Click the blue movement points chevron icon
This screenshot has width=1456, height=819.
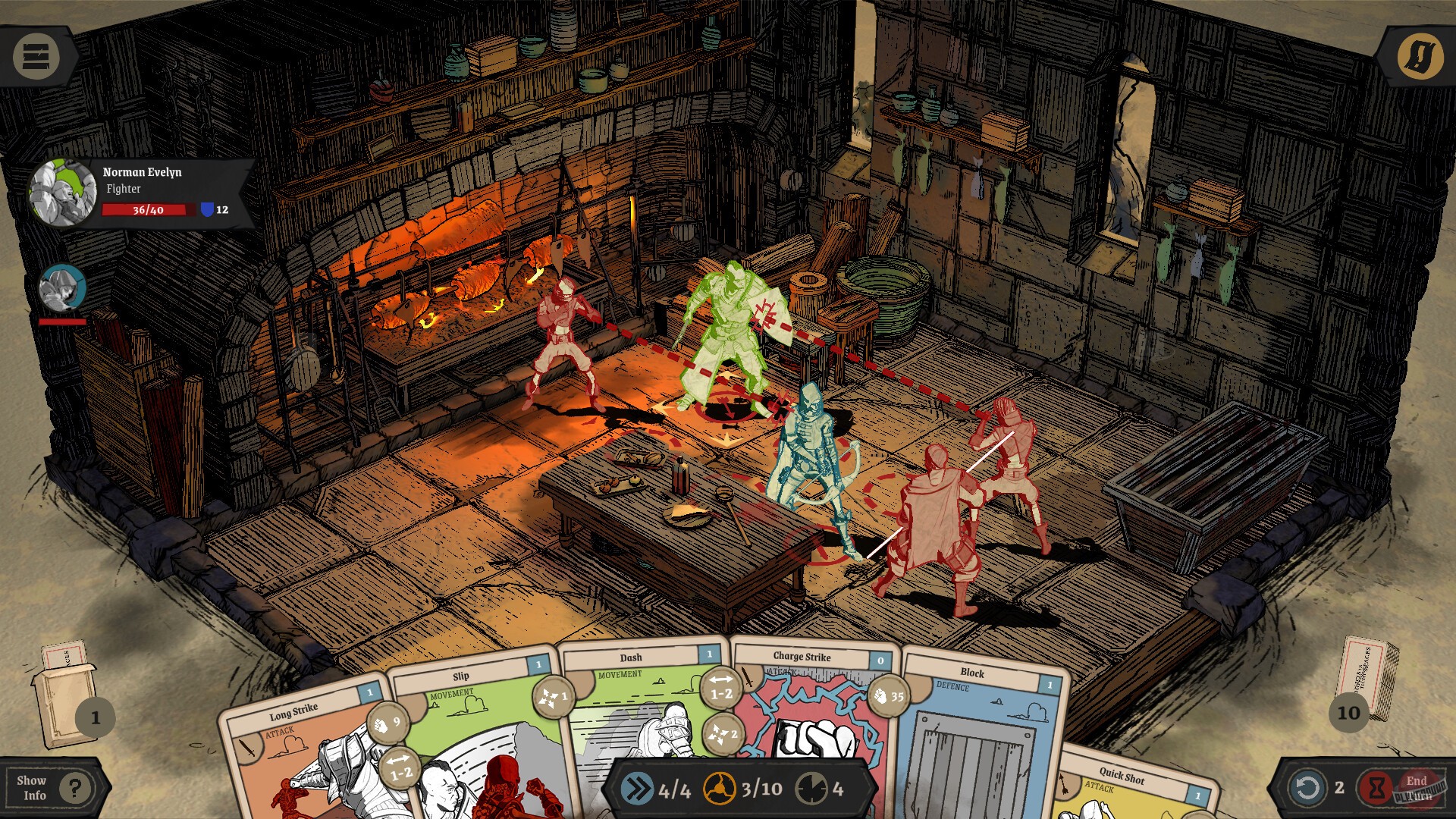[x=637, y=787]
